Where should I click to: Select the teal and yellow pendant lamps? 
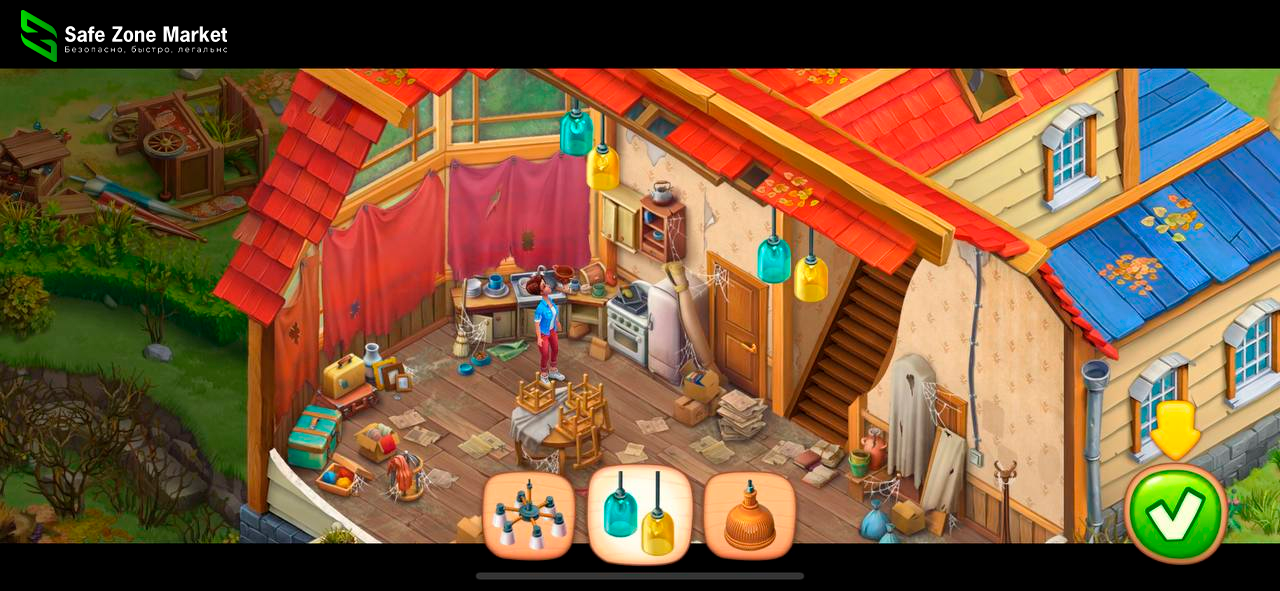(640, 515)
